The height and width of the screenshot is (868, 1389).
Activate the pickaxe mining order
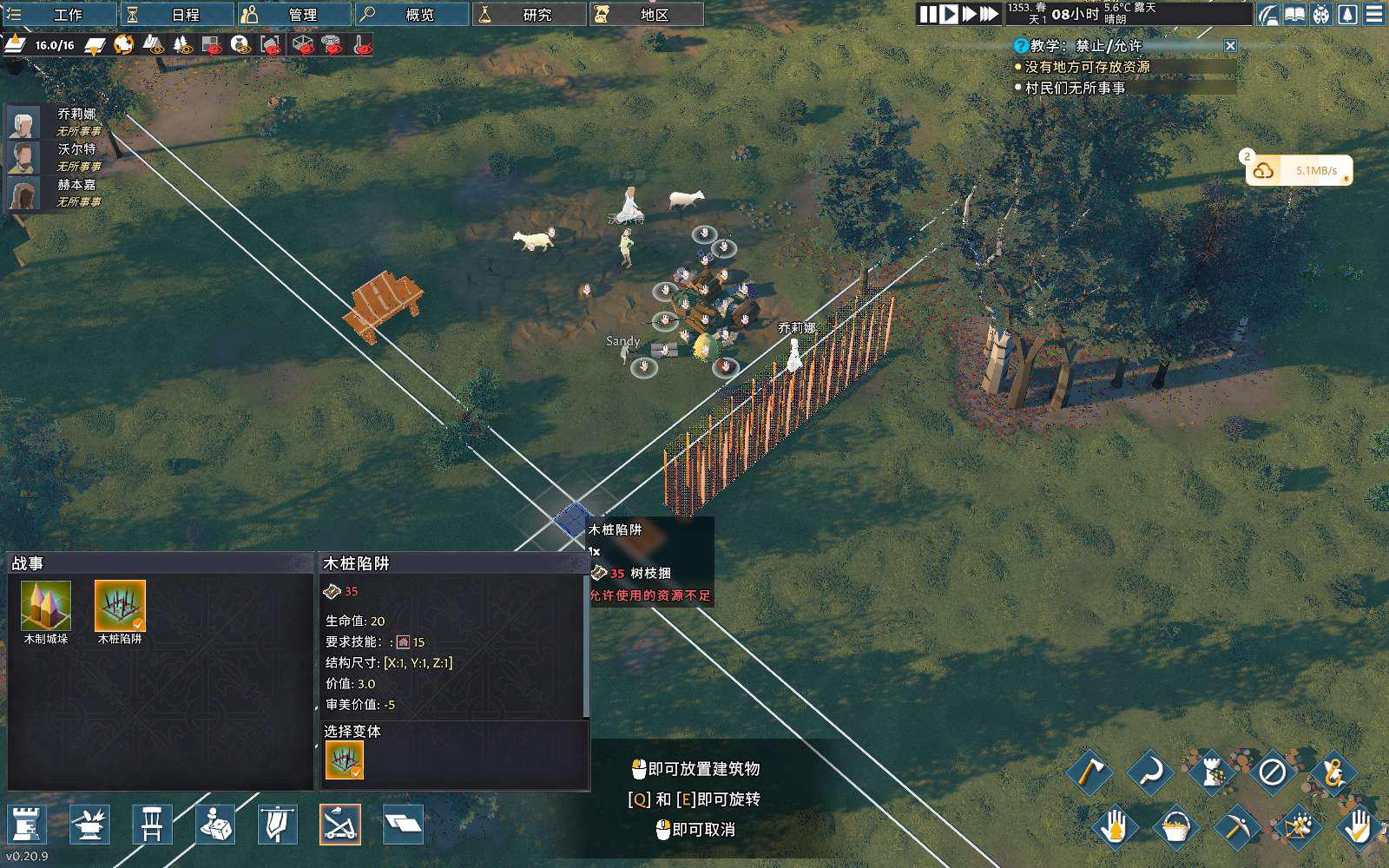(x=1235, y=825)
